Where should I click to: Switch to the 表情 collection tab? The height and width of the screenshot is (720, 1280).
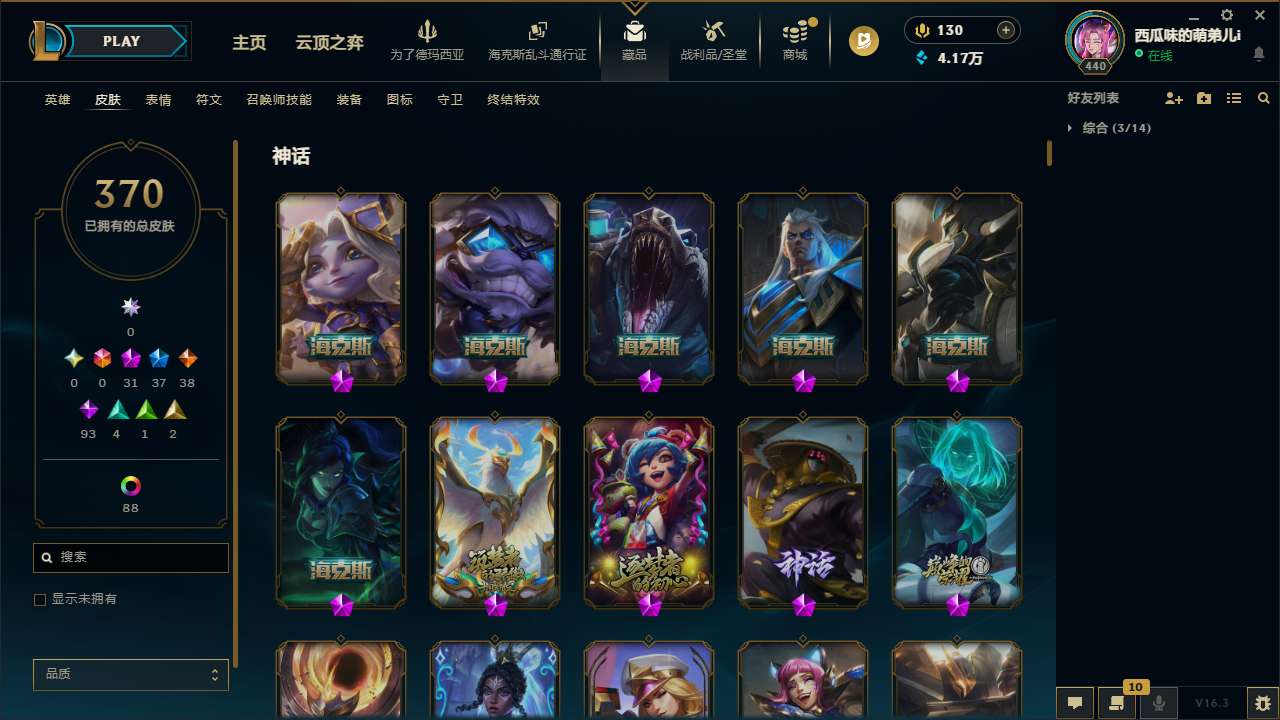tap(158, 100)
